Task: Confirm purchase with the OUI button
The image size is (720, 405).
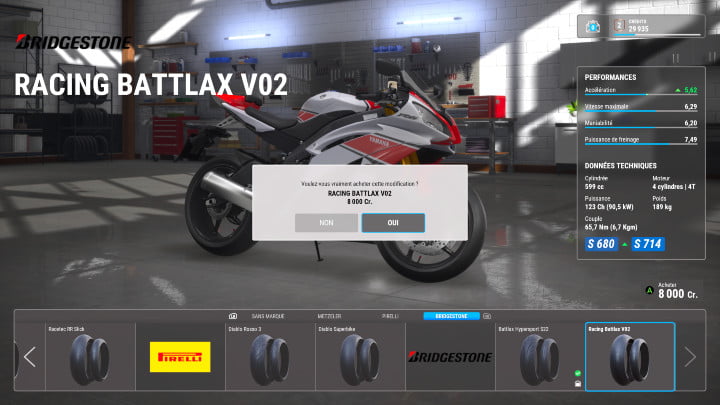Action: [393, 223]
